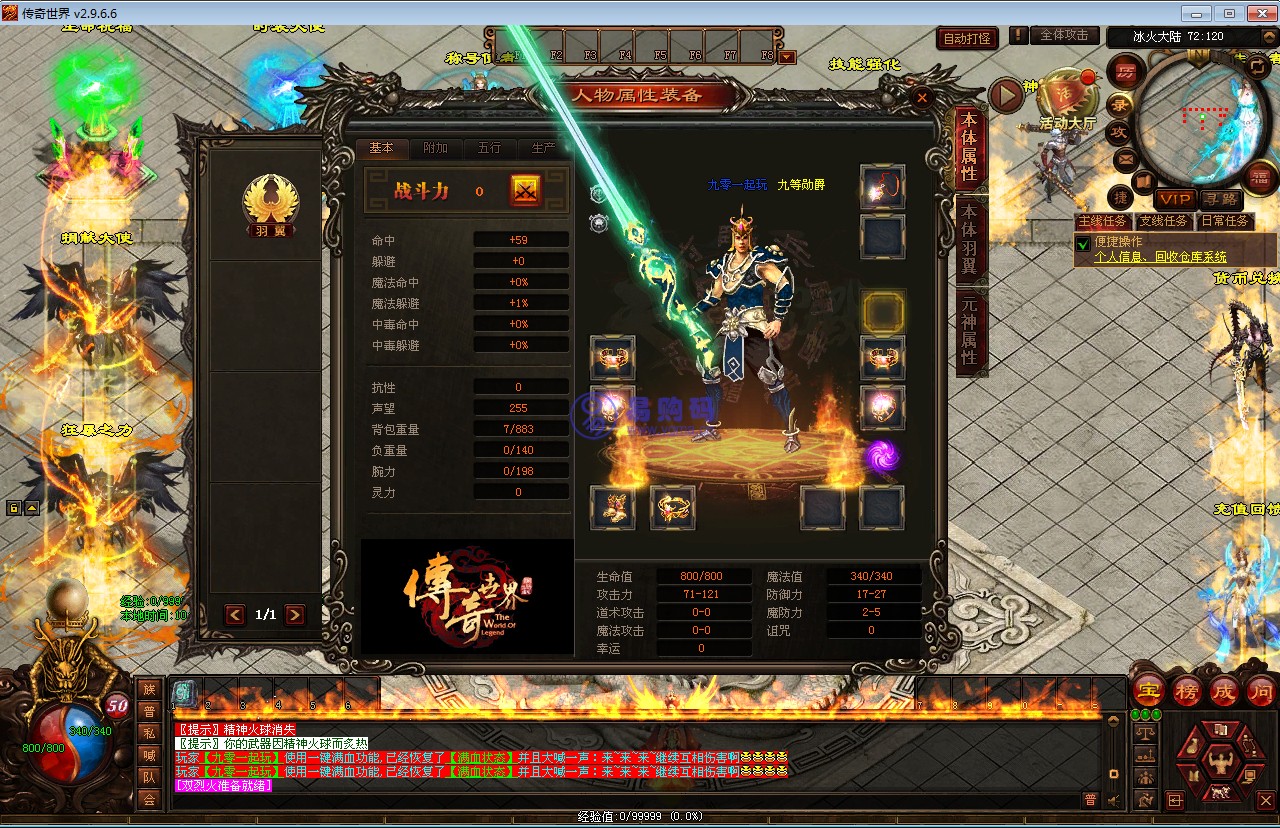
Task: Open the VIP menu
Action: [x=1174, y=200]
